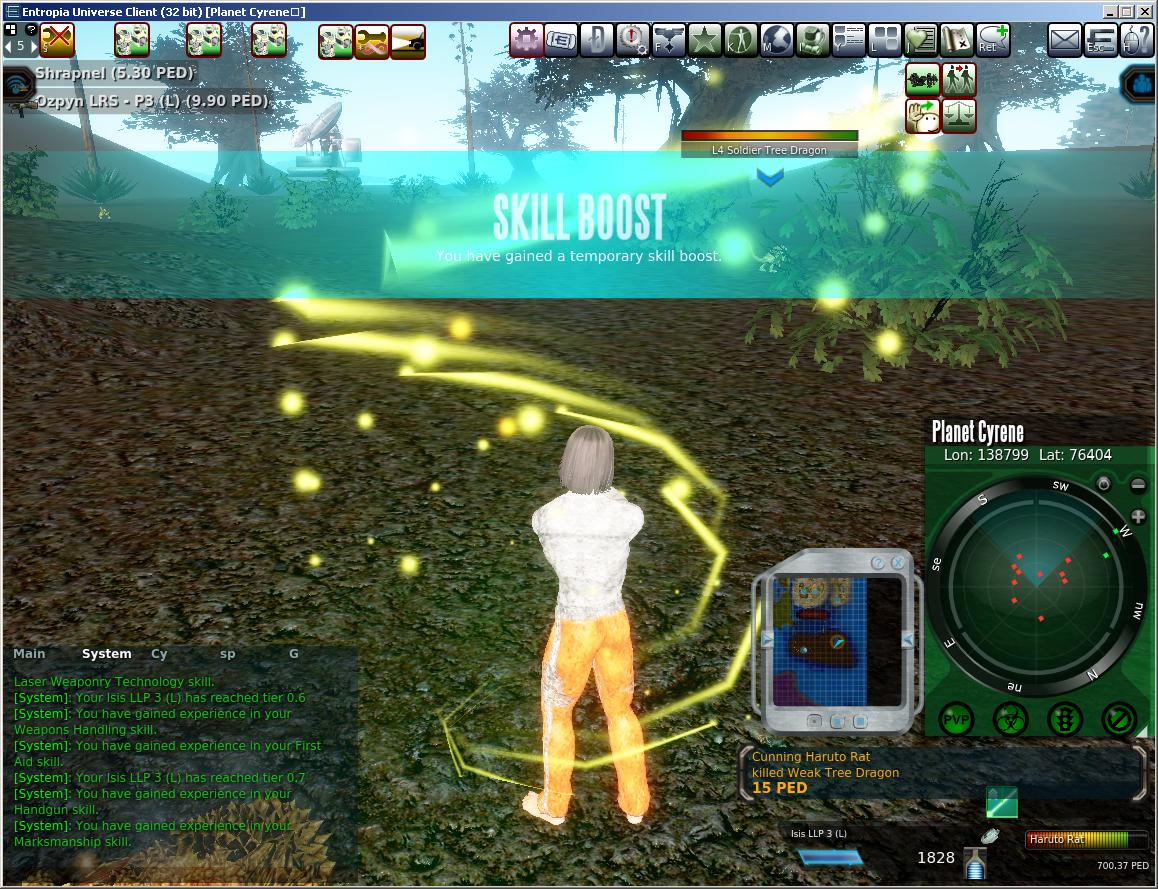Click the gear settings icon in toolbar

point(526,41)
